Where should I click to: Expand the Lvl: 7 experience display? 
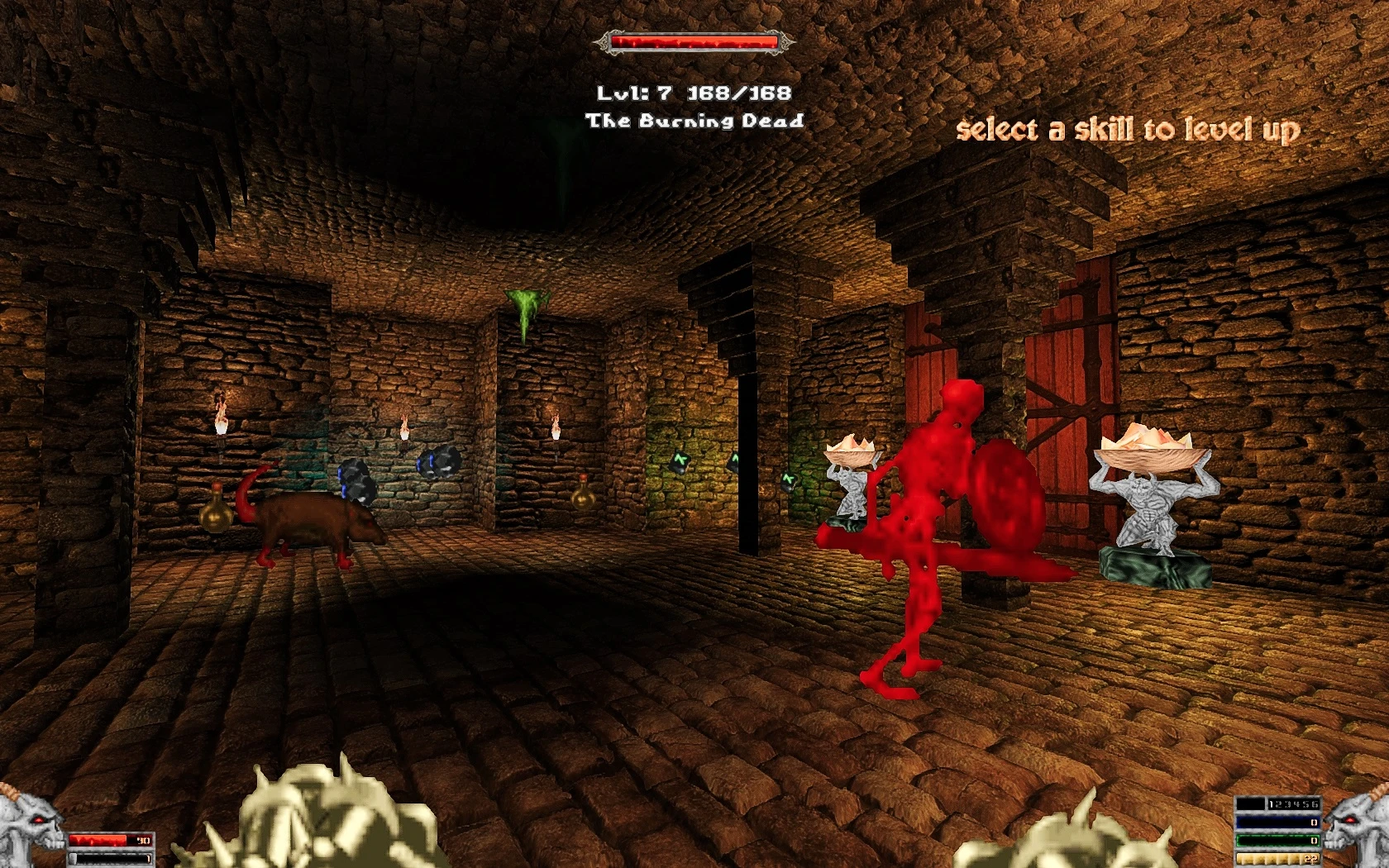(x=694, y=93)
